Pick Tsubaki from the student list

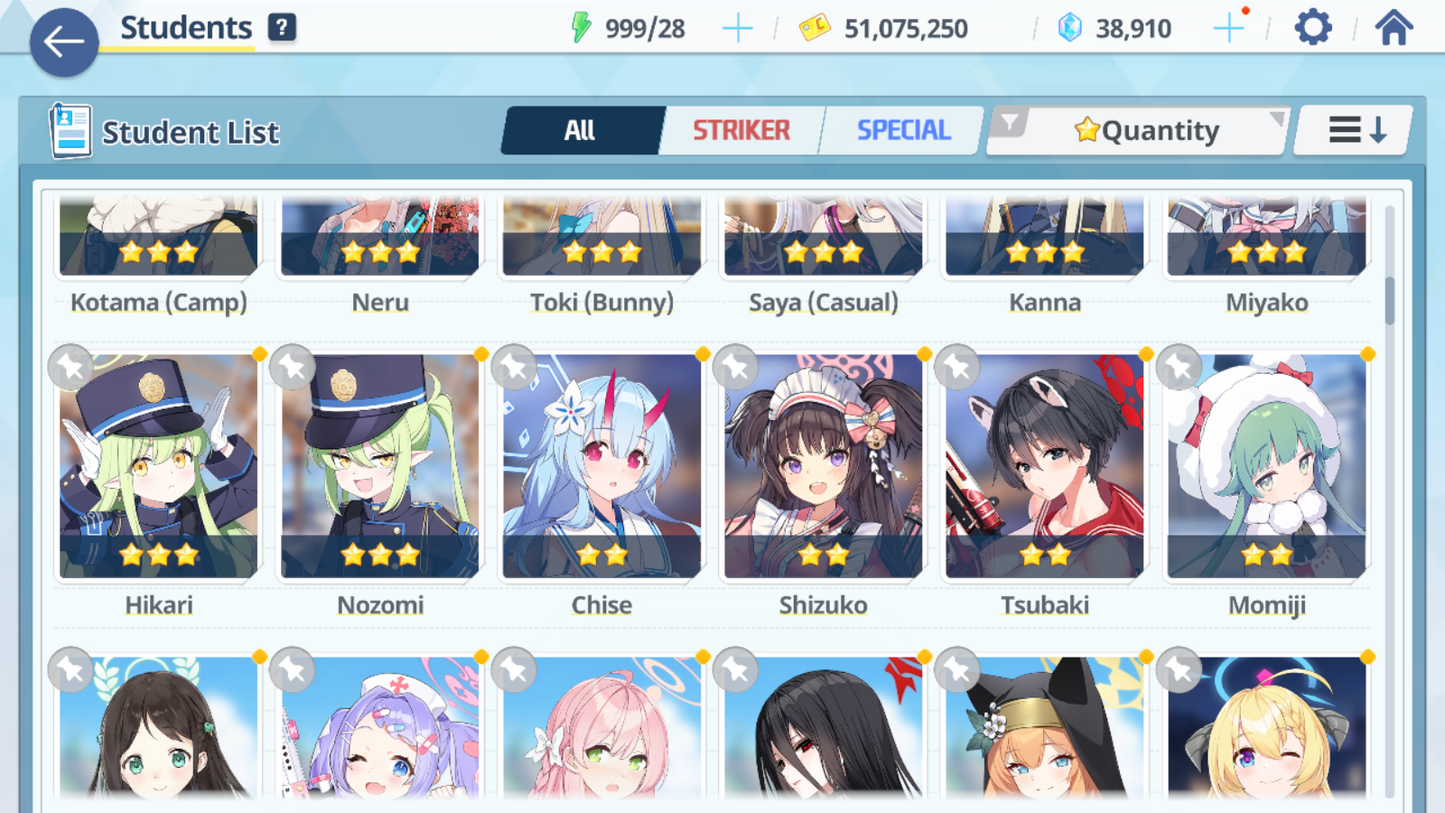coord(1045,466)
